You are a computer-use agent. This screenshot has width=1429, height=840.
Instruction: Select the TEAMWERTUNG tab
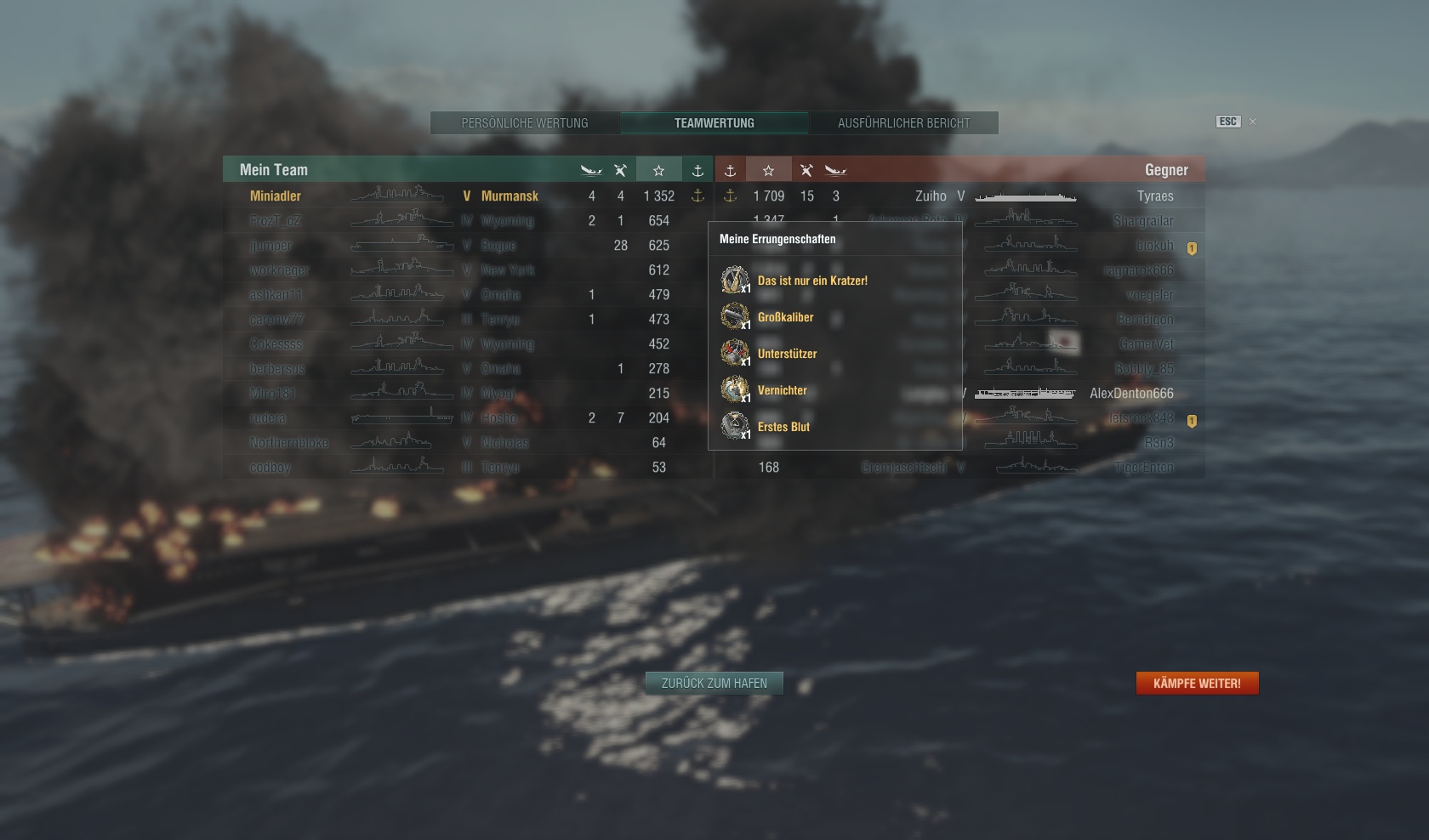point(714,122)
